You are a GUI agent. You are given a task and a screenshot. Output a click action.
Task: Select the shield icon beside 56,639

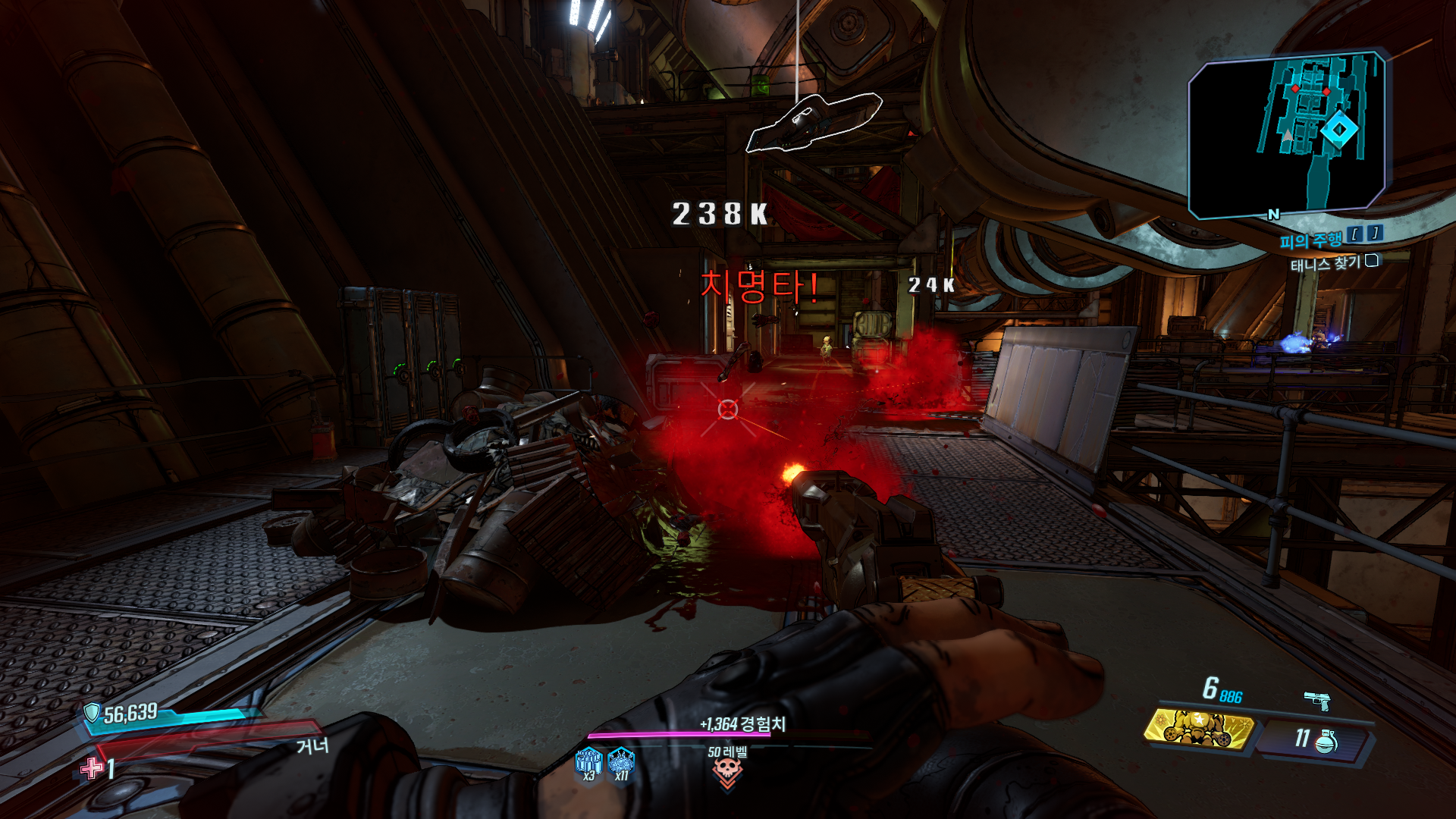click(92, 712)
